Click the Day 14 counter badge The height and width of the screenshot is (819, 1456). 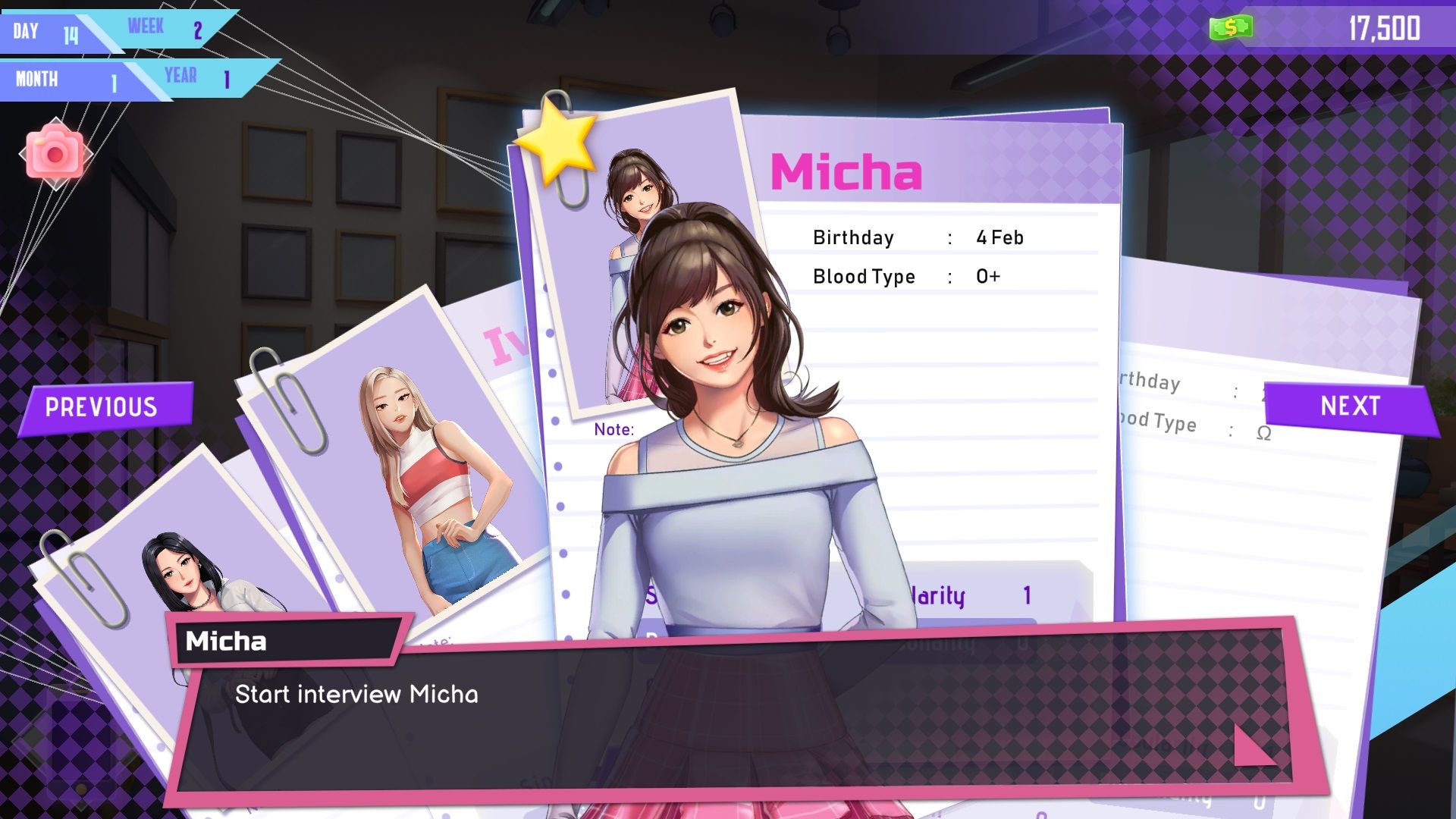tap(45, 32)
